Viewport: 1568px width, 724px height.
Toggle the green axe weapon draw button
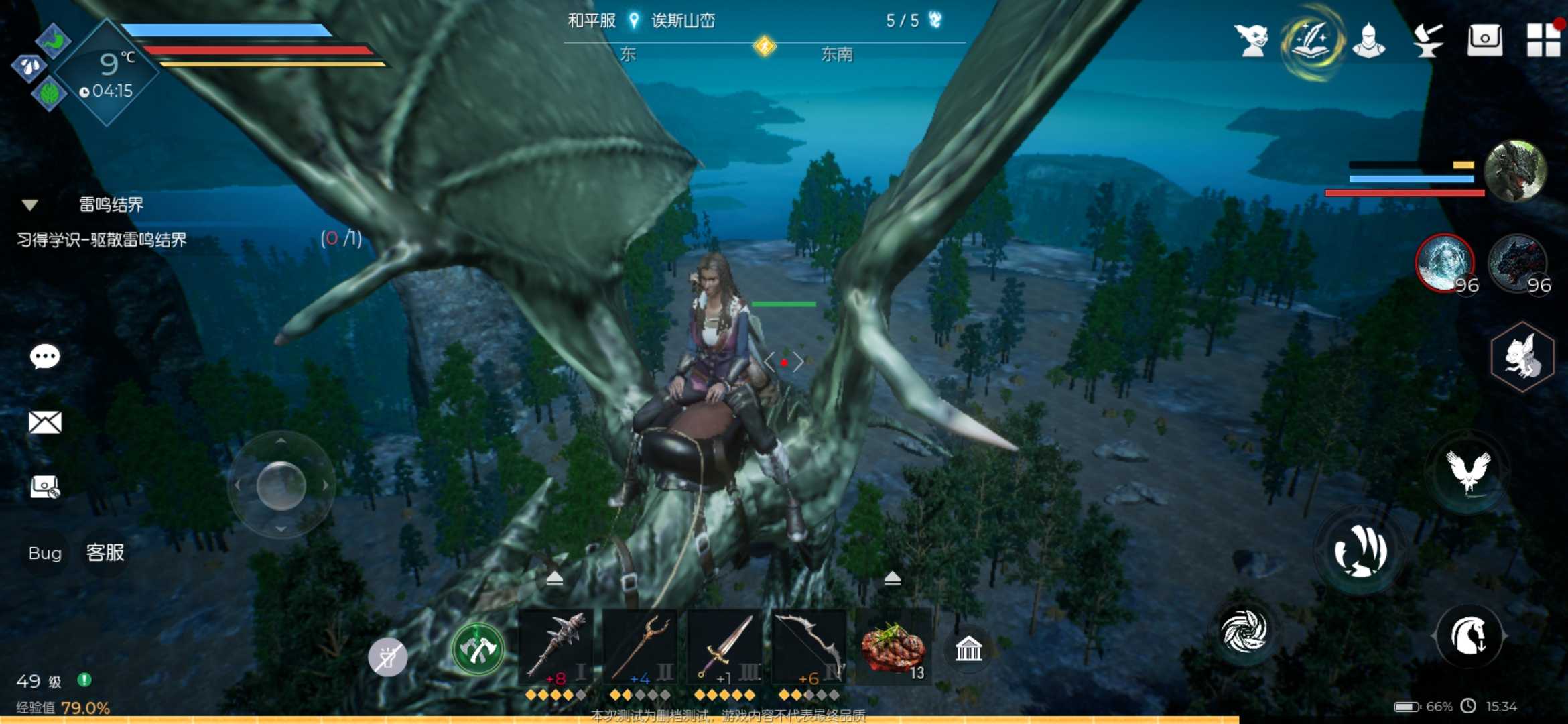pos(477,649)
